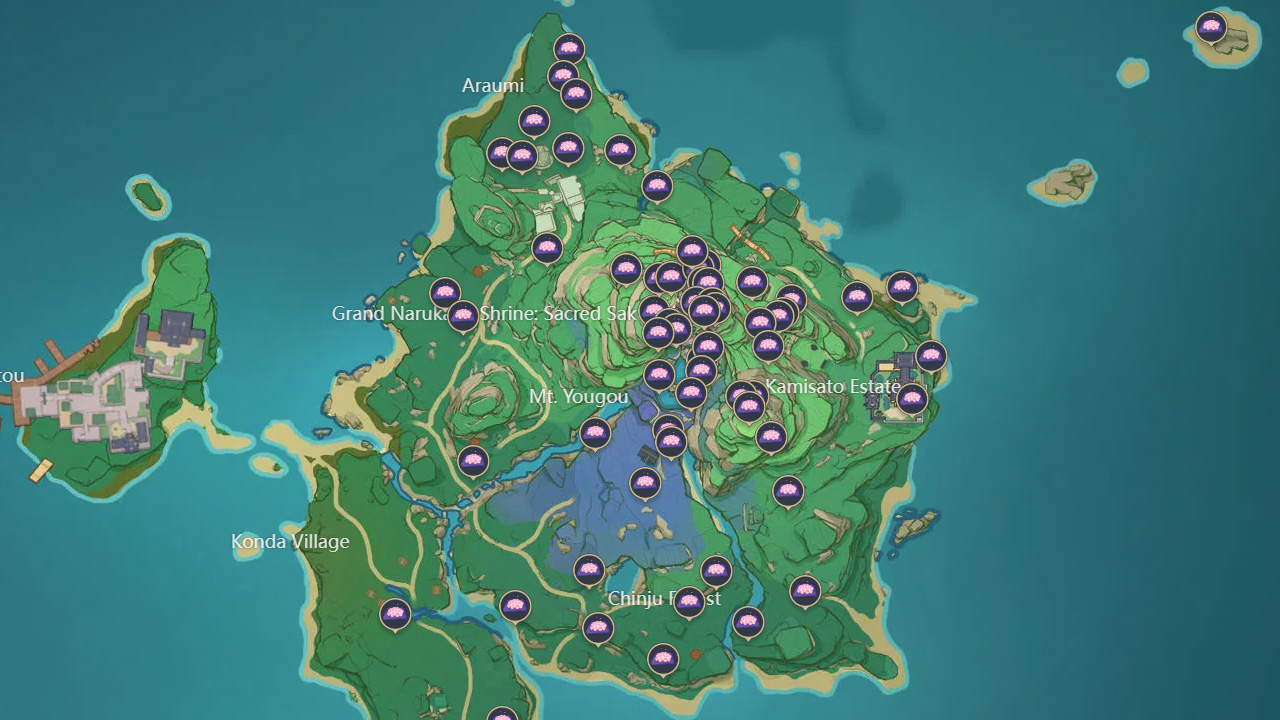Click the Mt. Yougou map label

coord(578,397)
